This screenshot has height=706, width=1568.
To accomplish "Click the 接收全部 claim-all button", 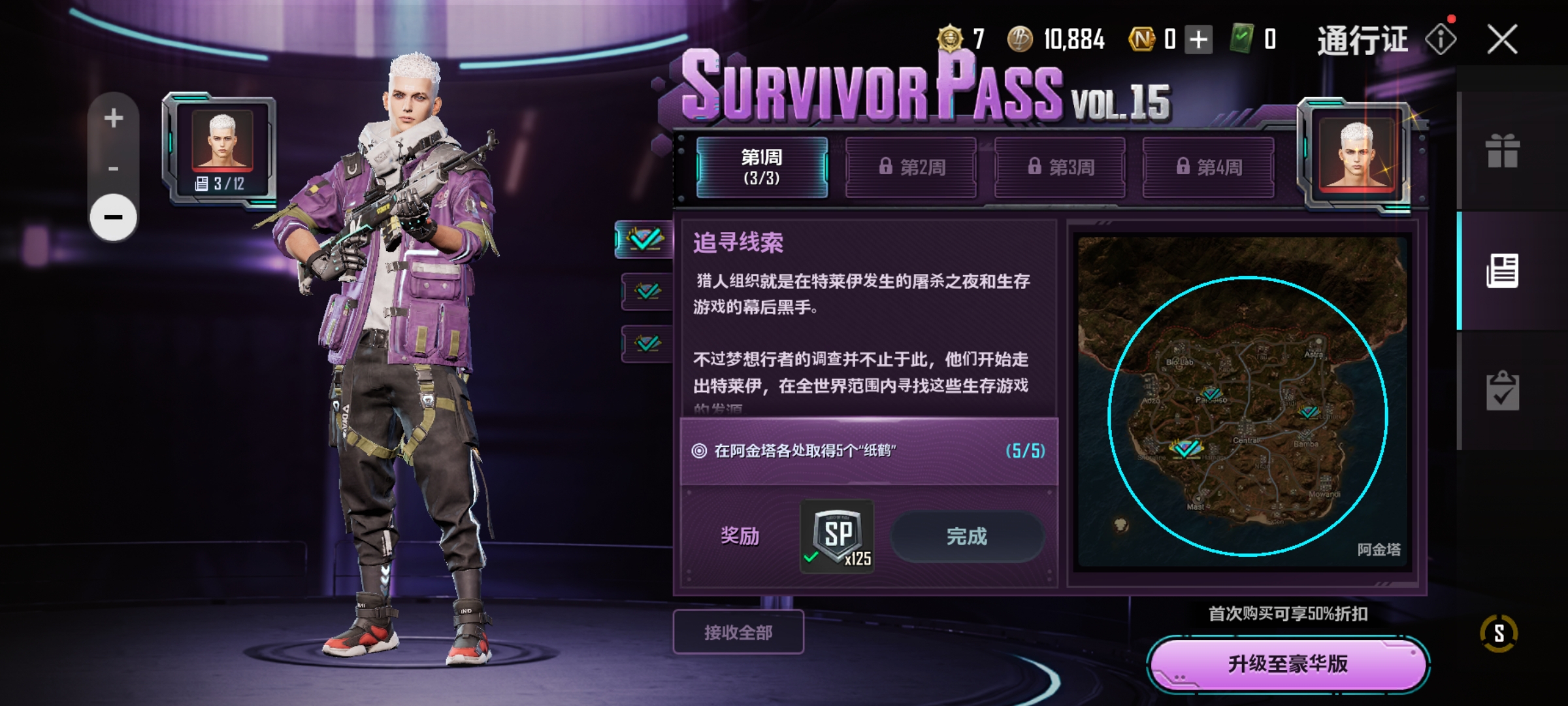I will click(x=738, y=632).
